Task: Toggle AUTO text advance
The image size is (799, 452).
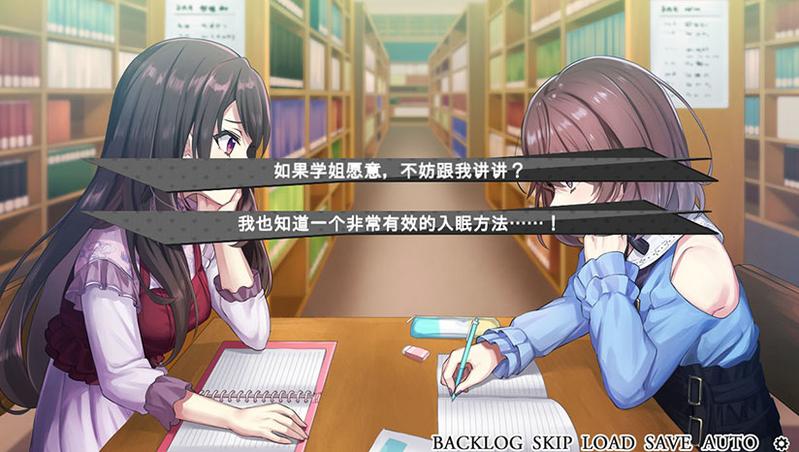Action: 729,442
